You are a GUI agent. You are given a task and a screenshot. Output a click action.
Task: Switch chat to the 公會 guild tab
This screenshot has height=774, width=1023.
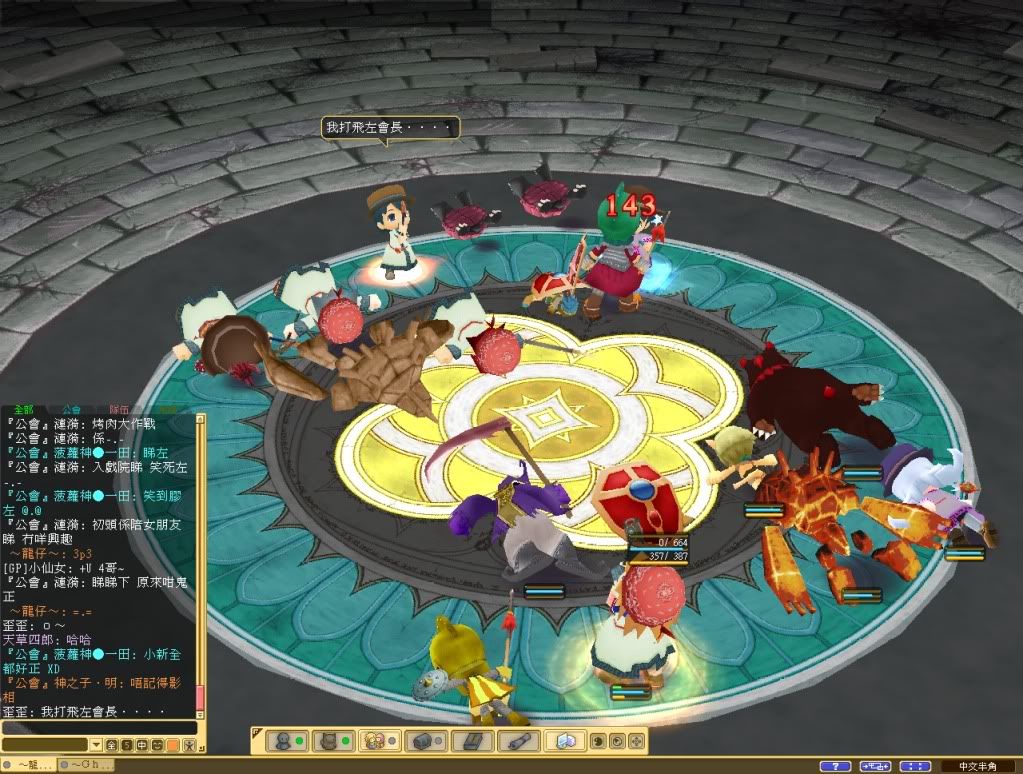[72, 409]
